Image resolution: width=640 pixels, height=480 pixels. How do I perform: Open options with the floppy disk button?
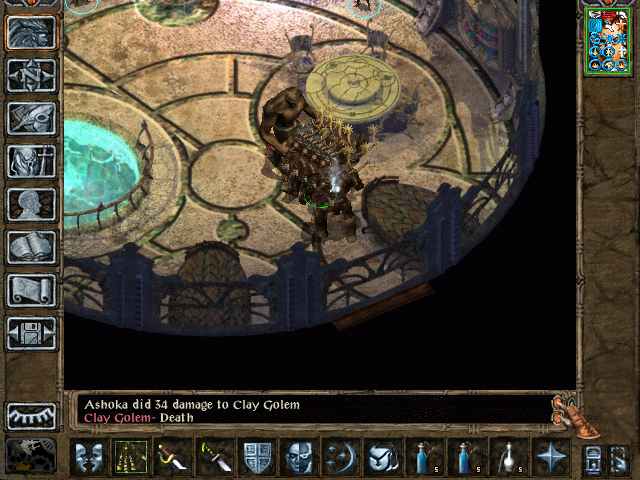point(31,333)
